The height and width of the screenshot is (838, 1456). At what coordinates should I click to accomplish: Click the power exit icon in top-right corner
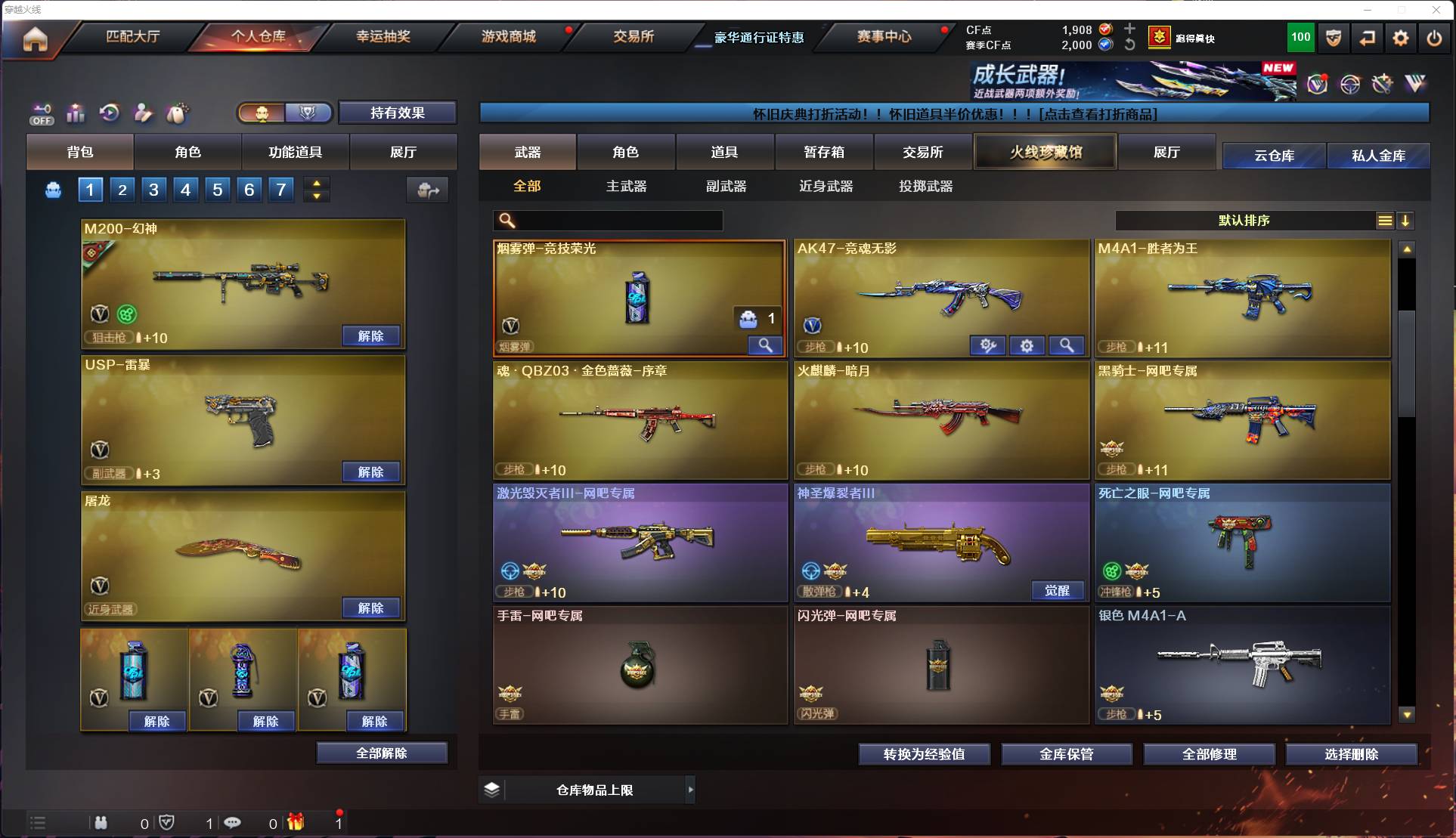(x=1434, y=38)
